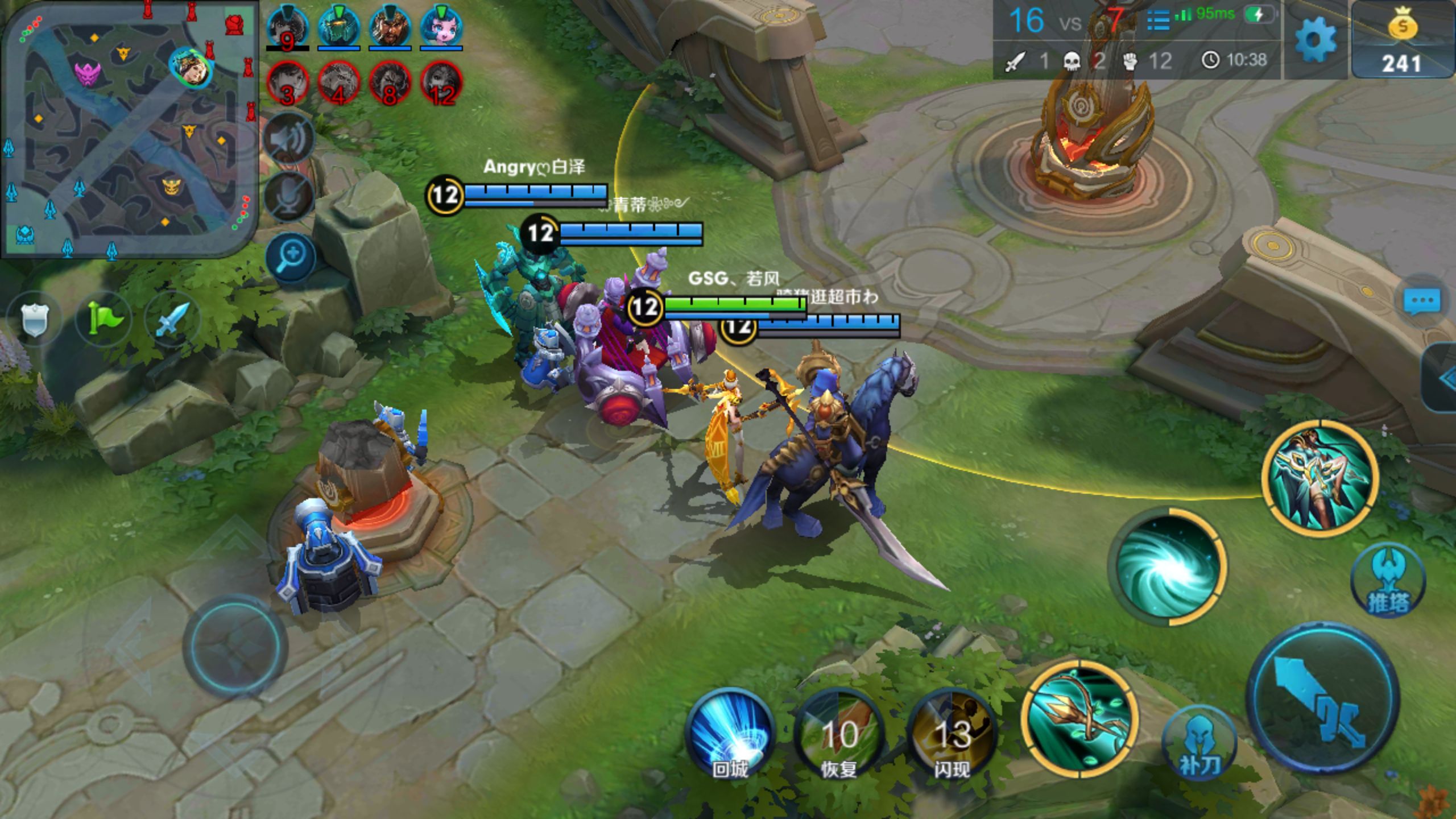Trigger the ultimate skill with heroine portrait
1456x819 pixels.
(1320, 479)
